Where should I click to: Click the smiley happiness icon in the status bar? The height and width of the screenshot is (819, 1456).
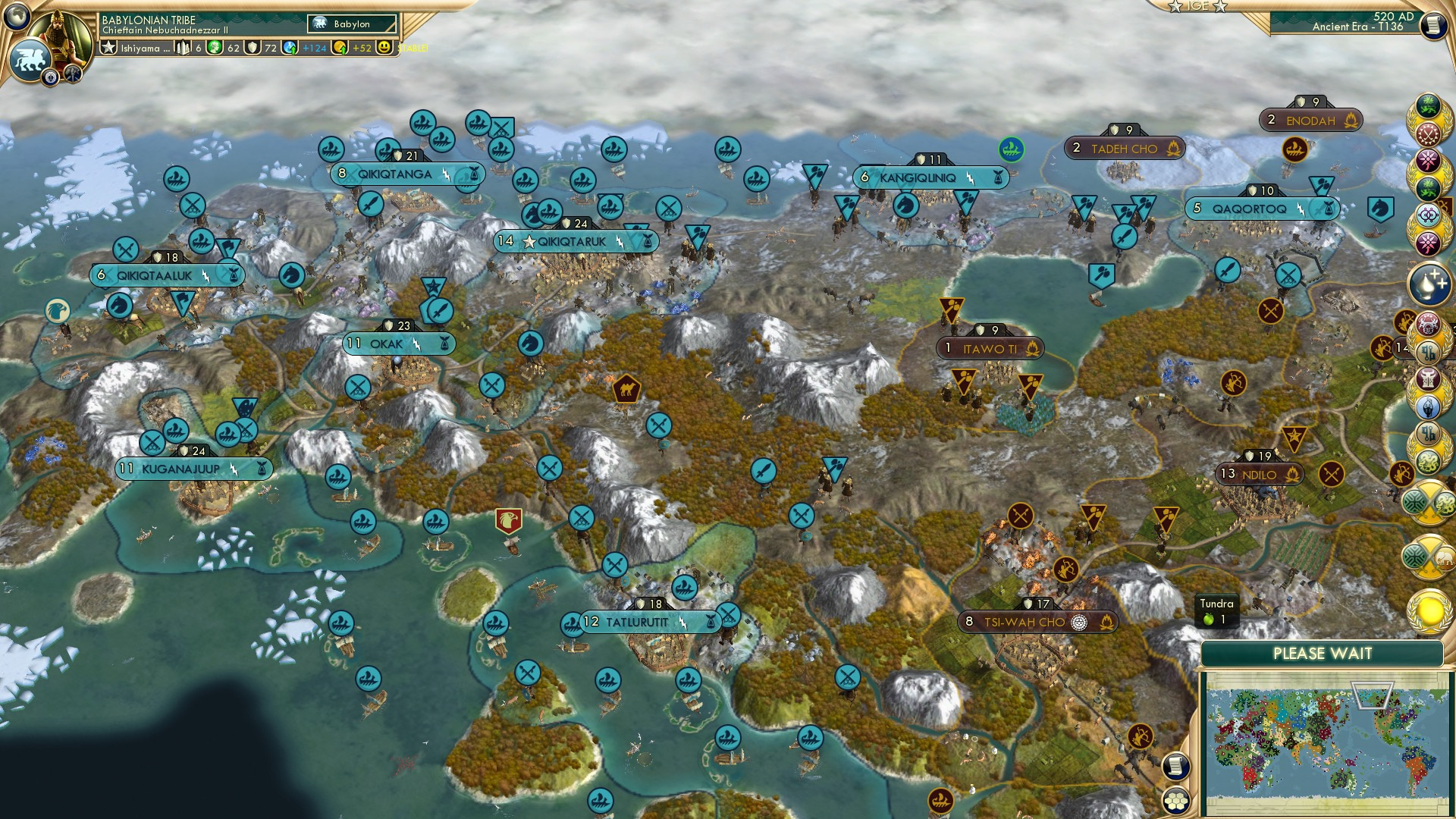pyautogui.click(x=385, y=48)
